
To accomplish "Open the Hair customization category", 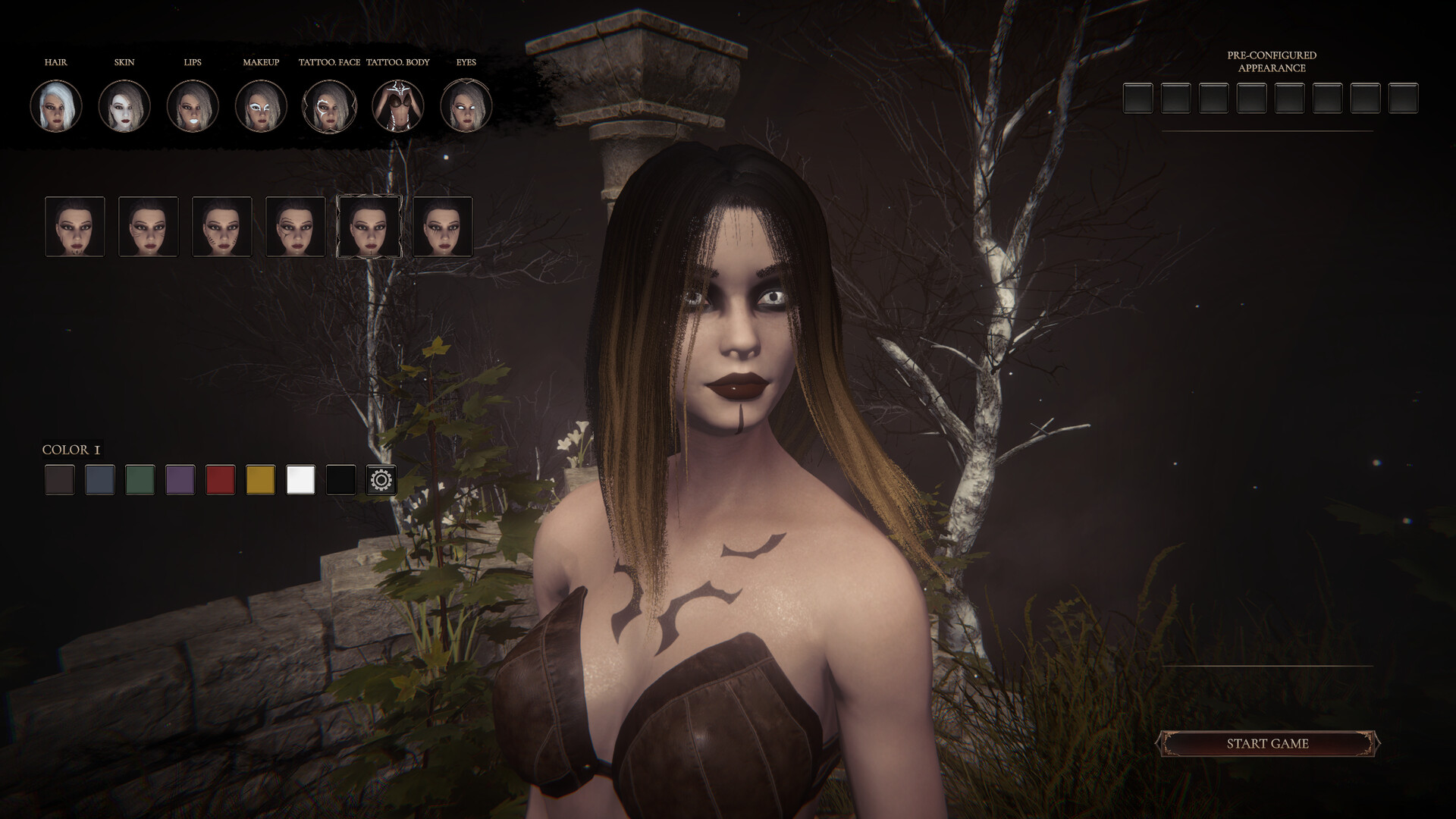I will pyautogui.click(x=56, y=105).
